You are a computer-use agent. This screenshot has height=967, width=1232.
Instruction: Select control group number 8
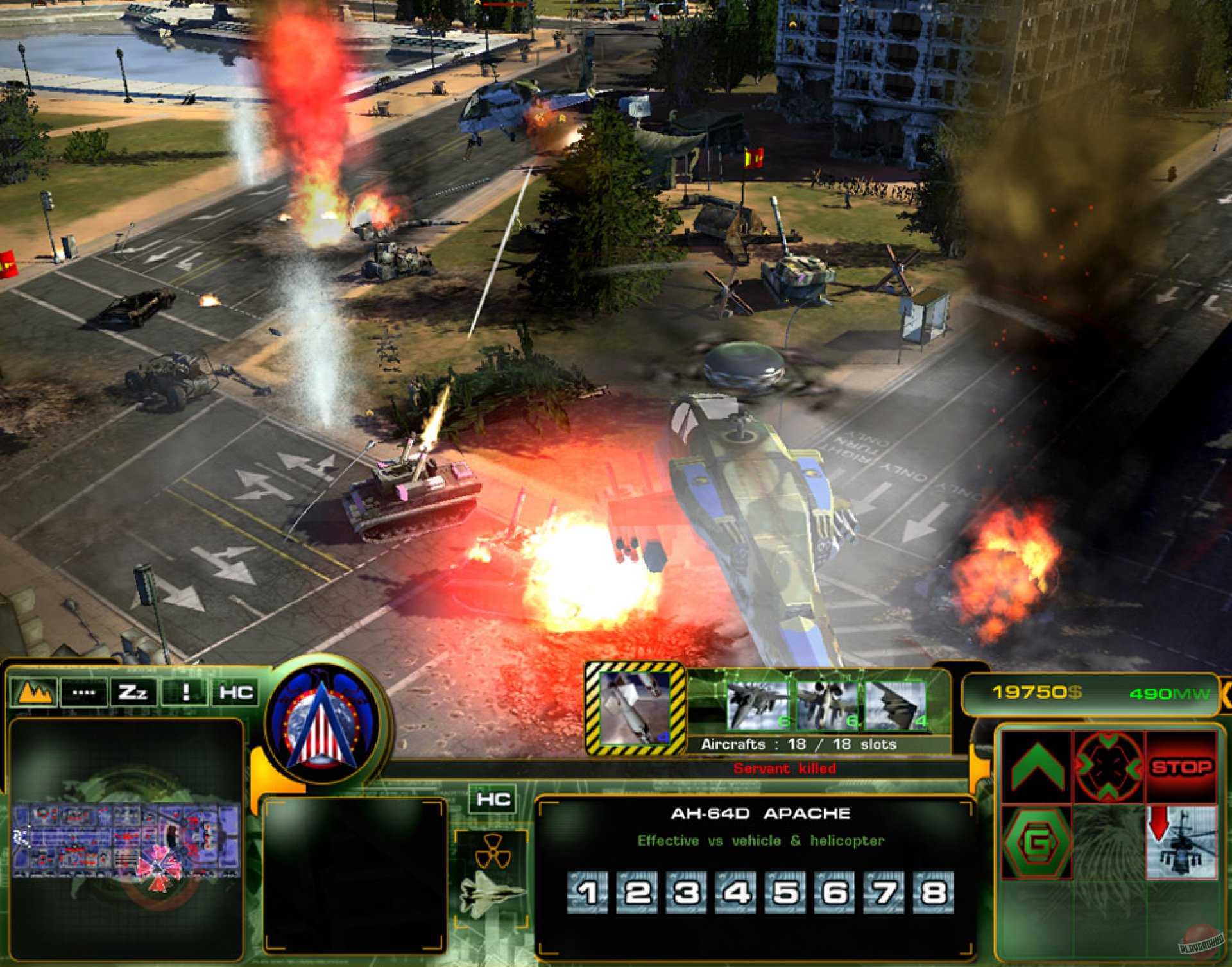point(933,893)
